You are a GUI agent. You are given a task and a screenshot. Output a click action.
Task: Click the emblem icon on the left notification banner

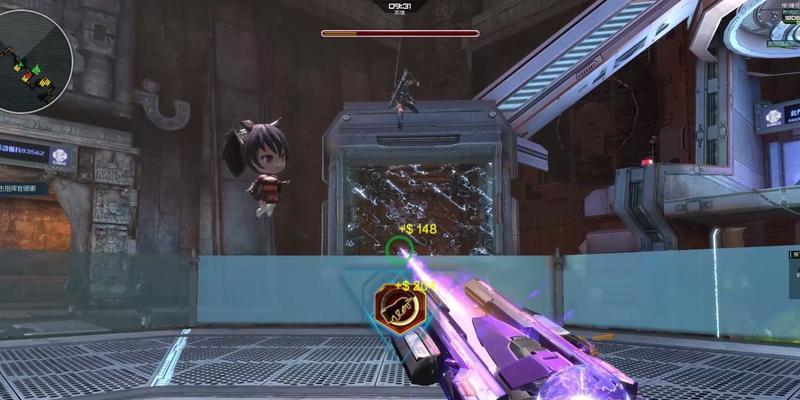point(59,155)
